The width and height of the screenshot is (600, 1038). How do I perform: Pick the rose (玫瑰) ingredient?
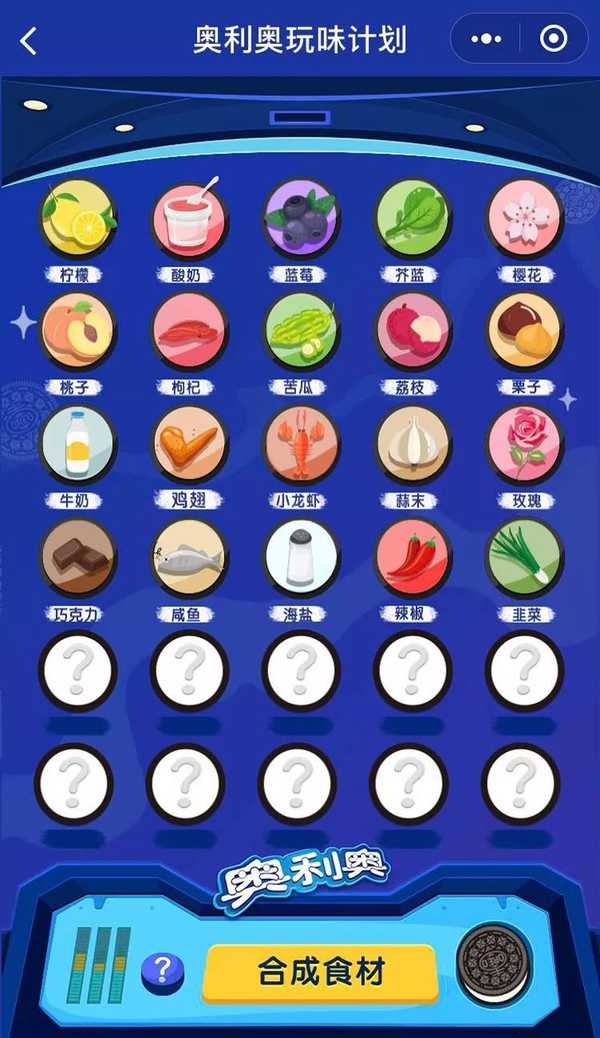525,444
